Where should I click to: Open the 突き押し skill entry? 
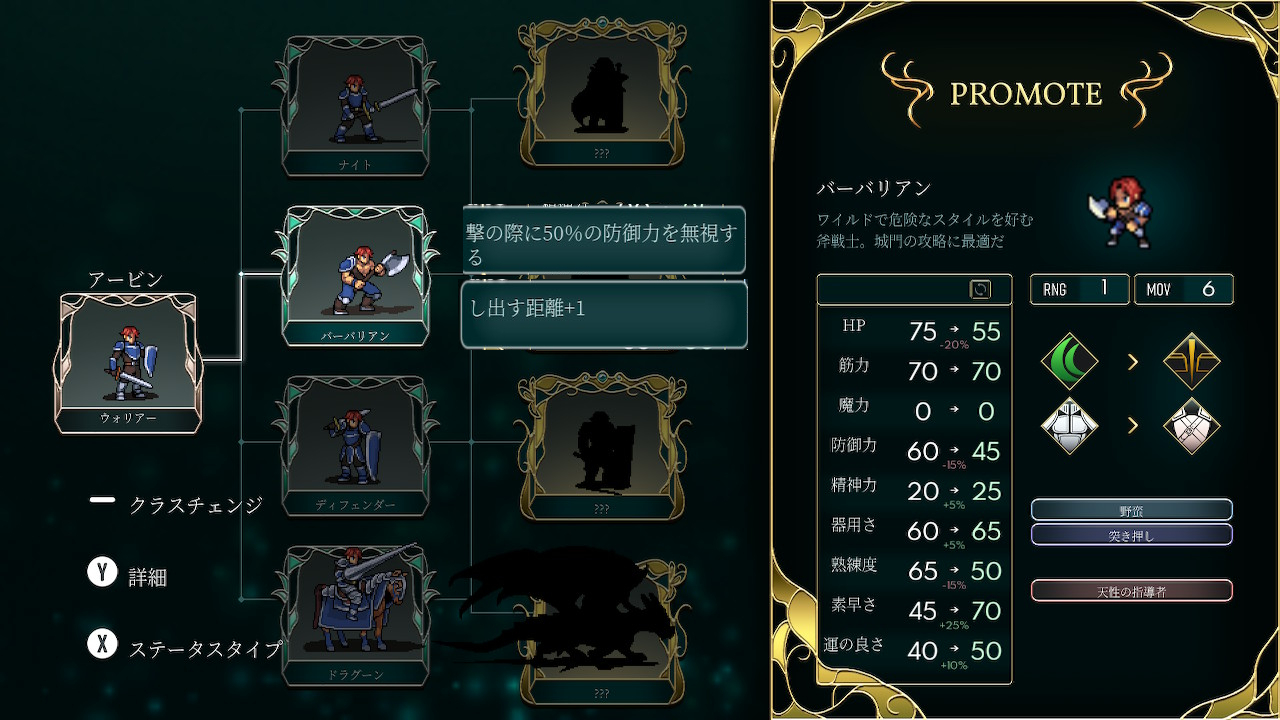pos(1131,535)
